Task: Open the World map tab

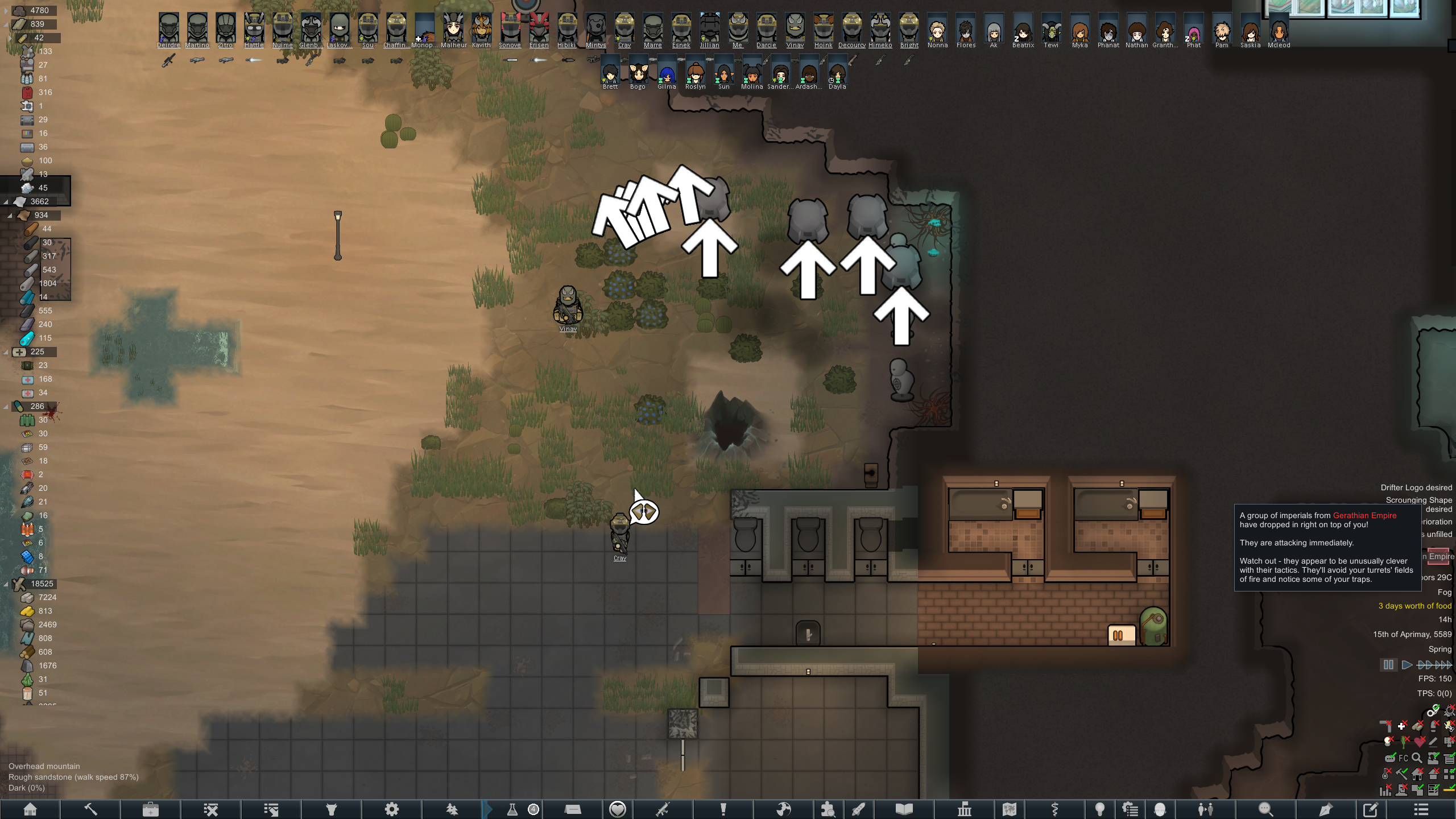Action: (1010, 809)
